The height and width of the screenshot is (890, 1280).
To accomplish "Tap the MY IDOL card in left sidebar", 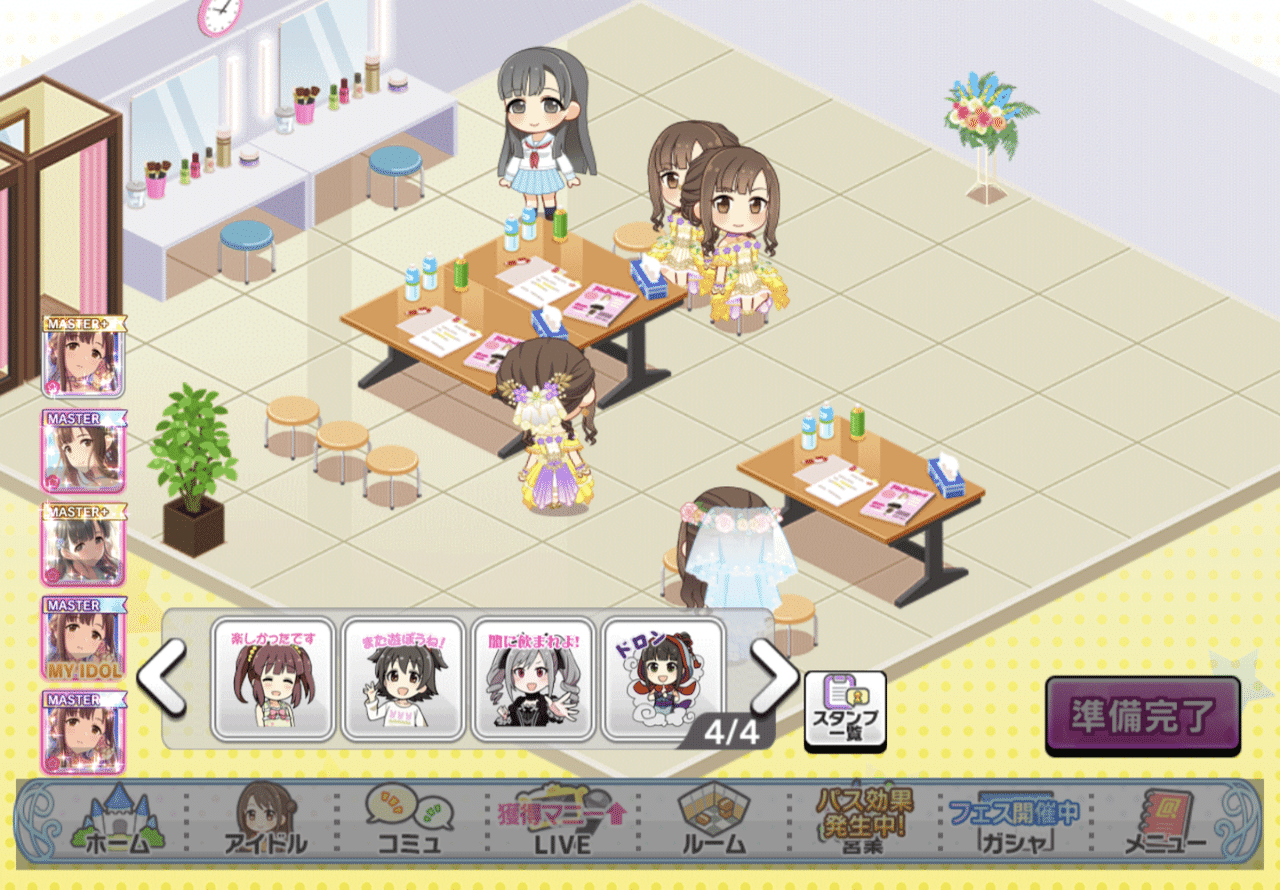I will pos(82,640).
